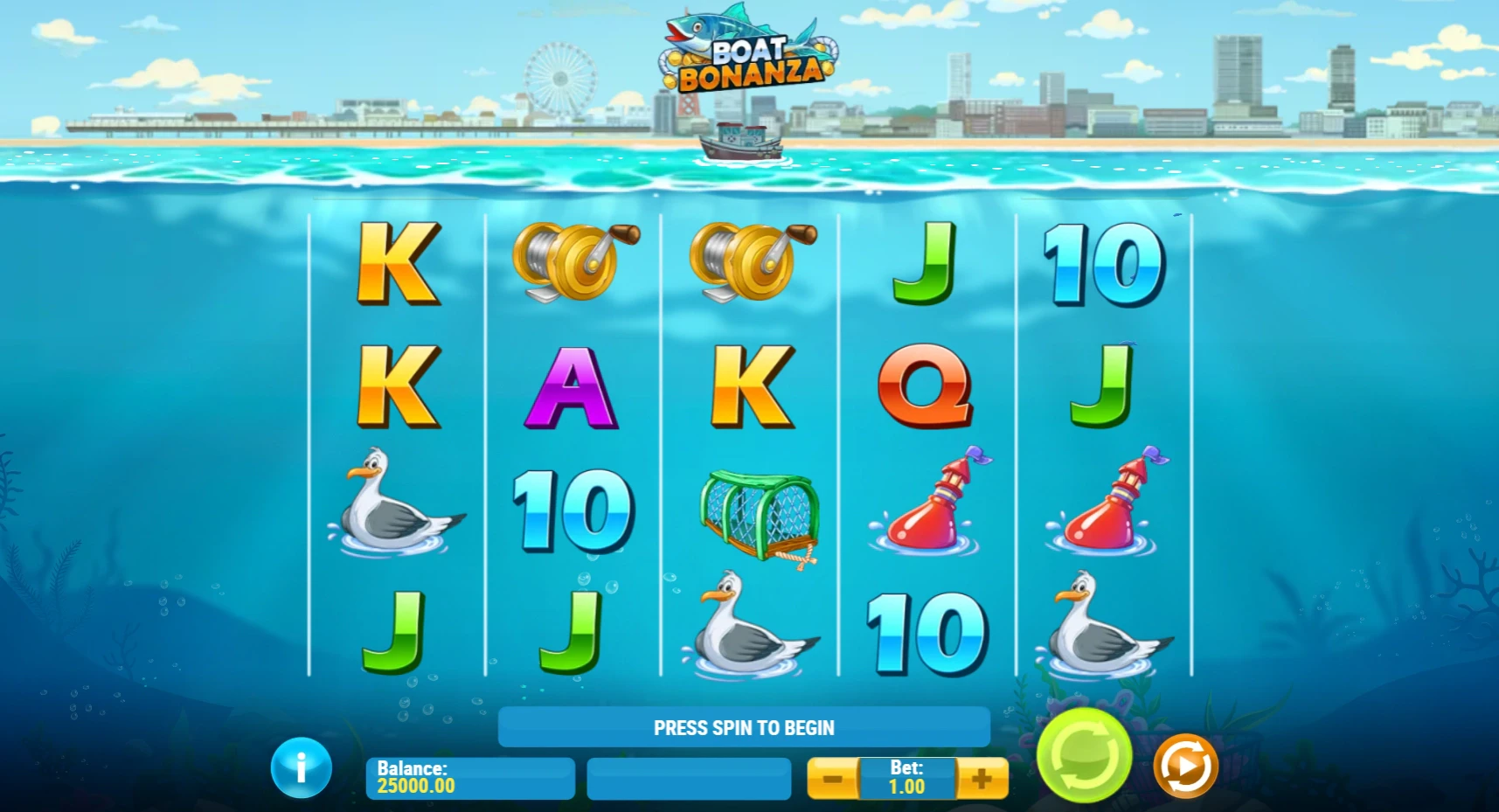
Task: Start autoplay with the orange button
Action: click(1185, 766)
